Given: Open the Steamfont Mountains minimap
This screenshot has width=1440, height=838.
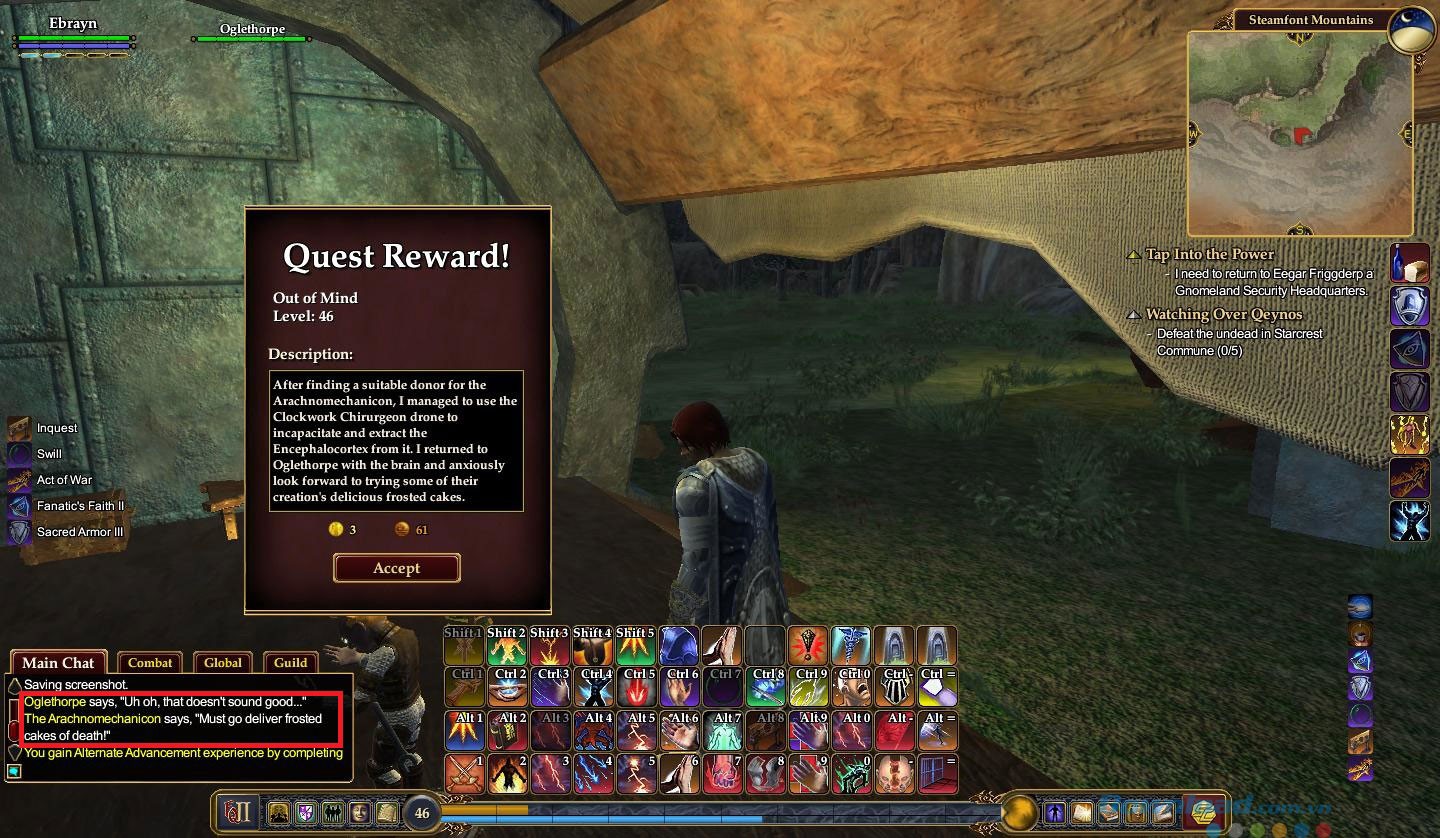Looking at the screenshot, I should click(x=1299, y=133).
